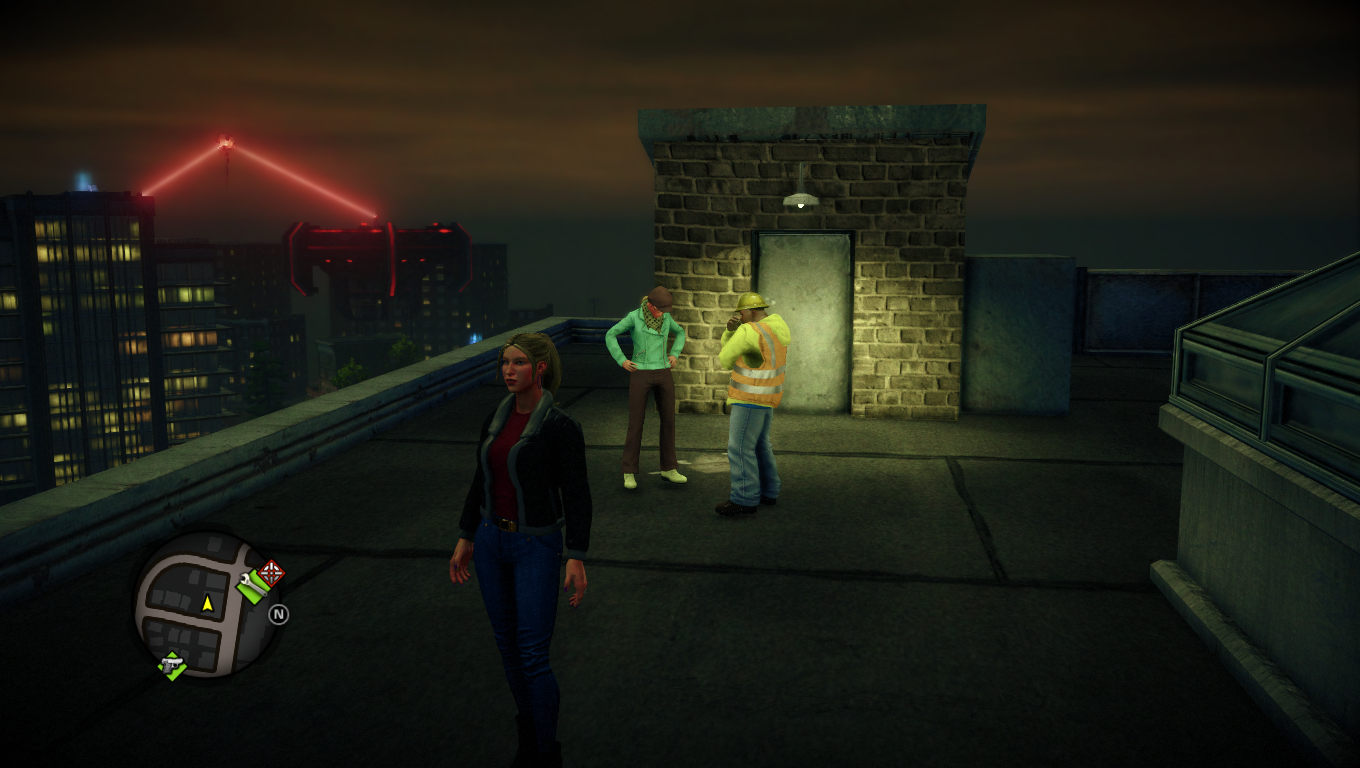The image size is (1360, 768).
Task: Select the pistol weapon shop icon on the minimap
Action: pos(173,664)
